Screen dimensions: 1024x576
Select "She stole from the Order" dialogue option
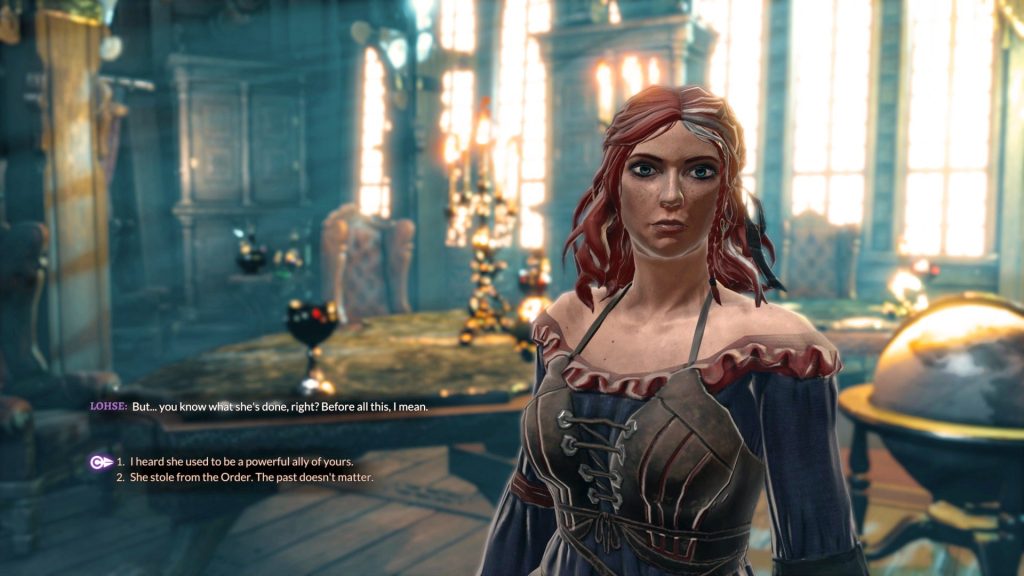(251, 478)
